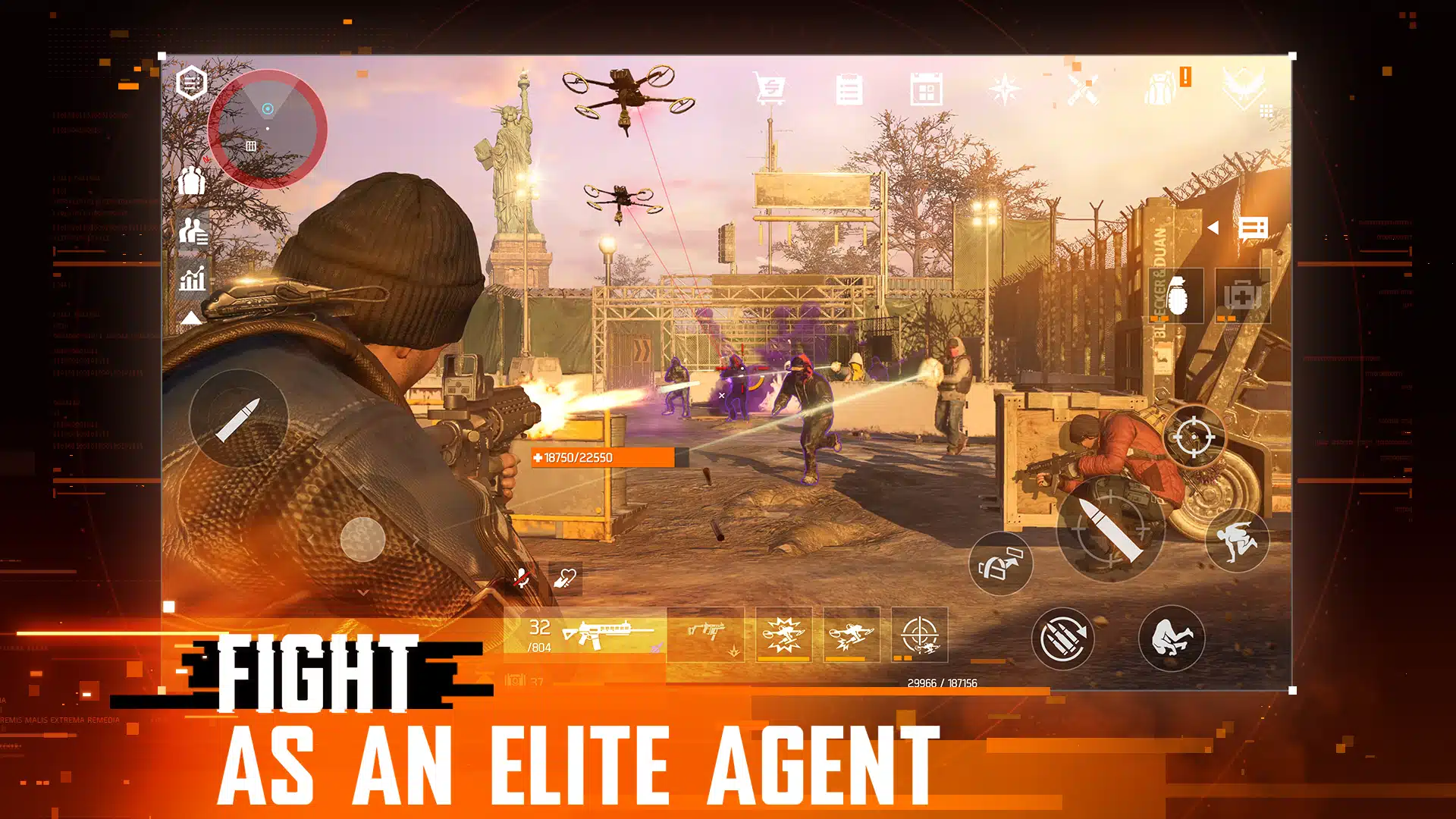Vault with the jumping figure button
Image resolution: width=1456 pixels, height=819 pixels.
tap(1236, 540)
